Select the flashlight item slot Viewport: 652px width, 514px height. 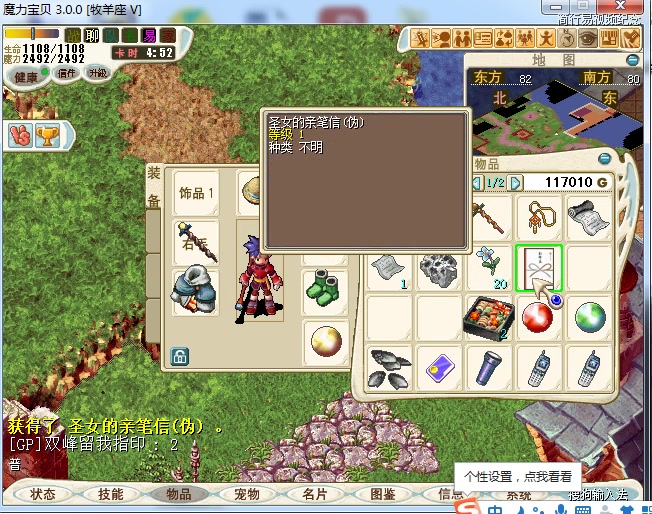[489, 367]
